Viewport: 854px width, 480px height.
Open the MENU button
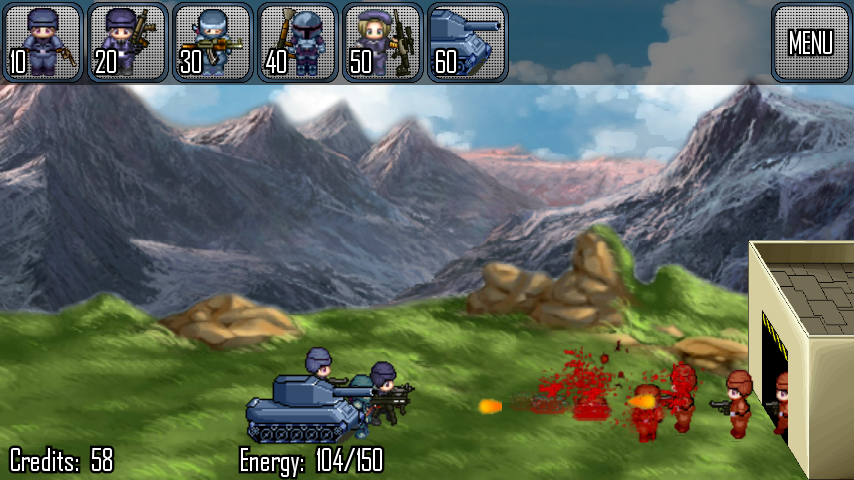point(810,42)
